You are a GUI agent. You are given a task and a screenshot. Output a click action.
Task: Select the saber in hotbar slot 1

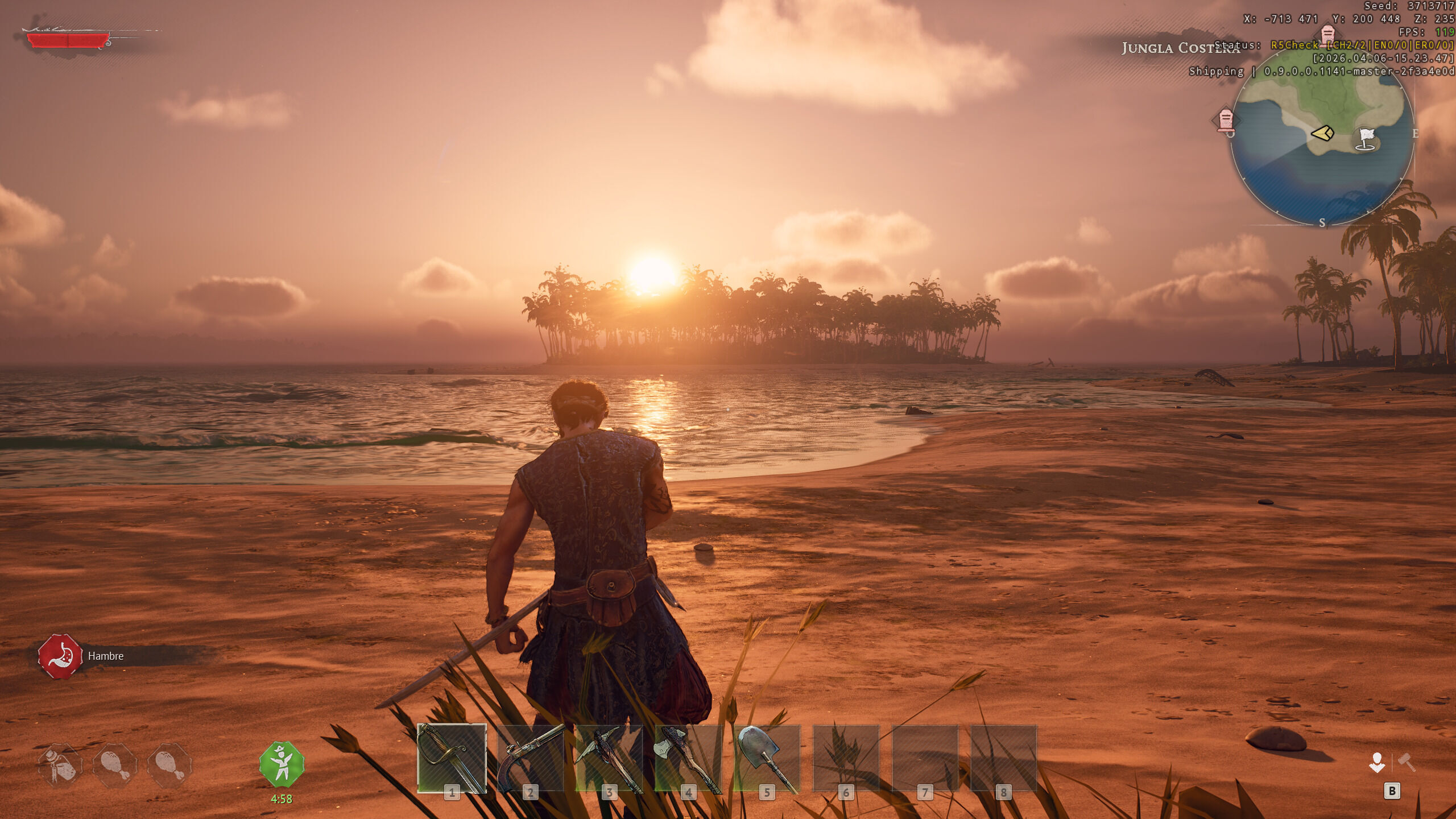click(x=452, y=758)
